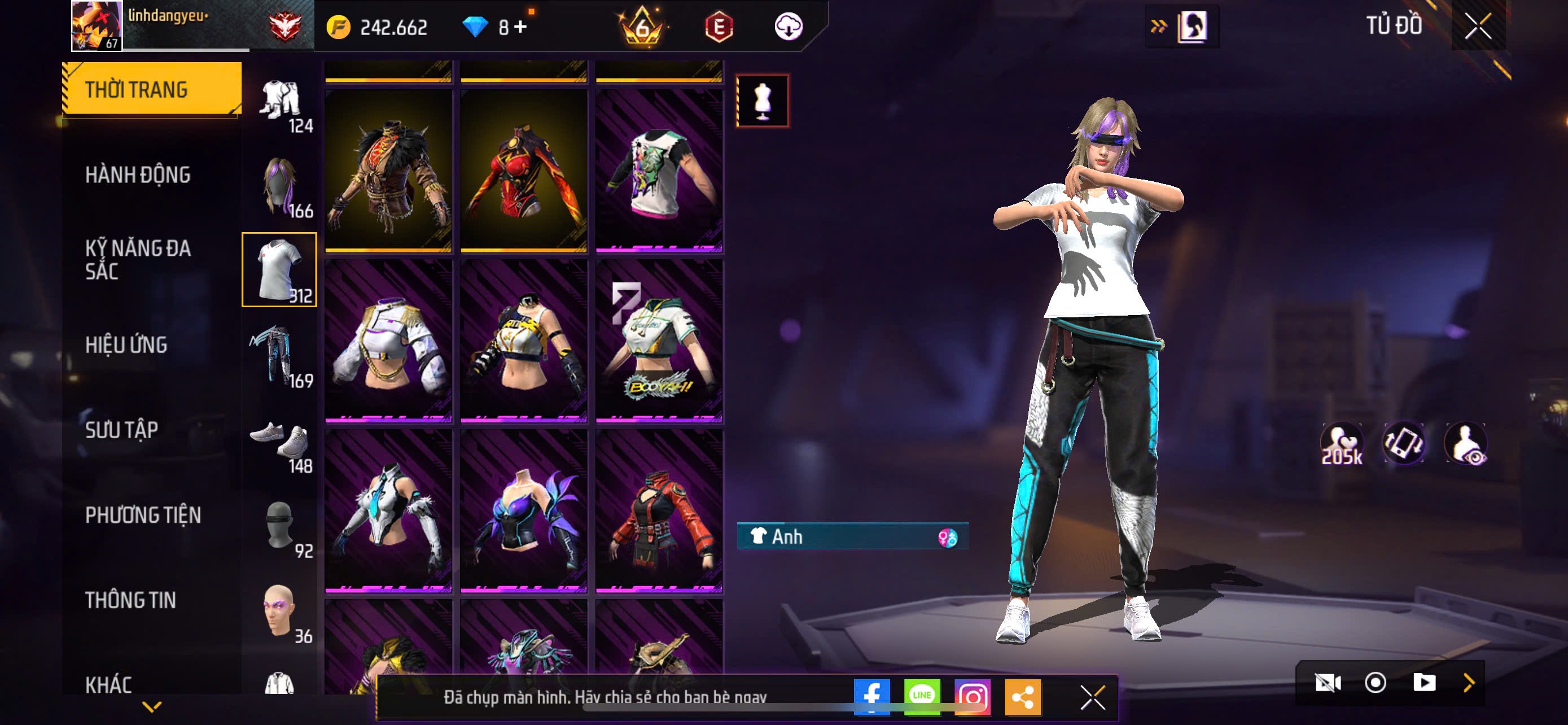Open the mask category icon
The height and width of the screenshot is (725, 1568).
[x=279, y=526]
